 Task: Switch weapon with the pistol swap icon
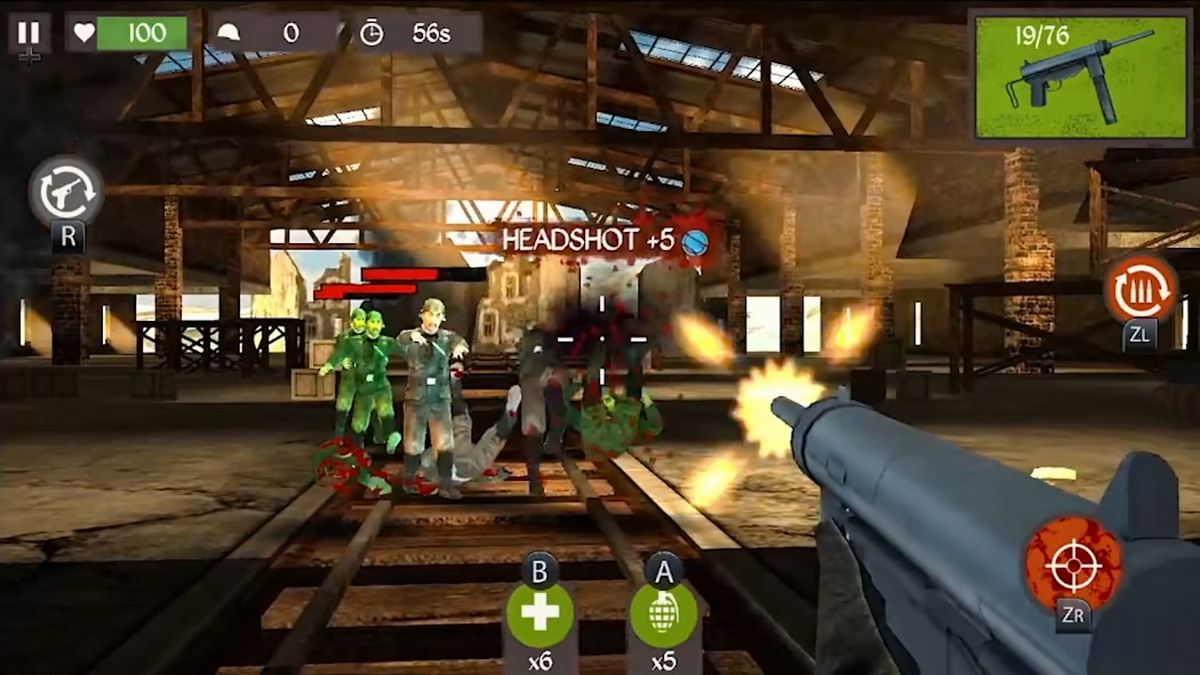66,190
